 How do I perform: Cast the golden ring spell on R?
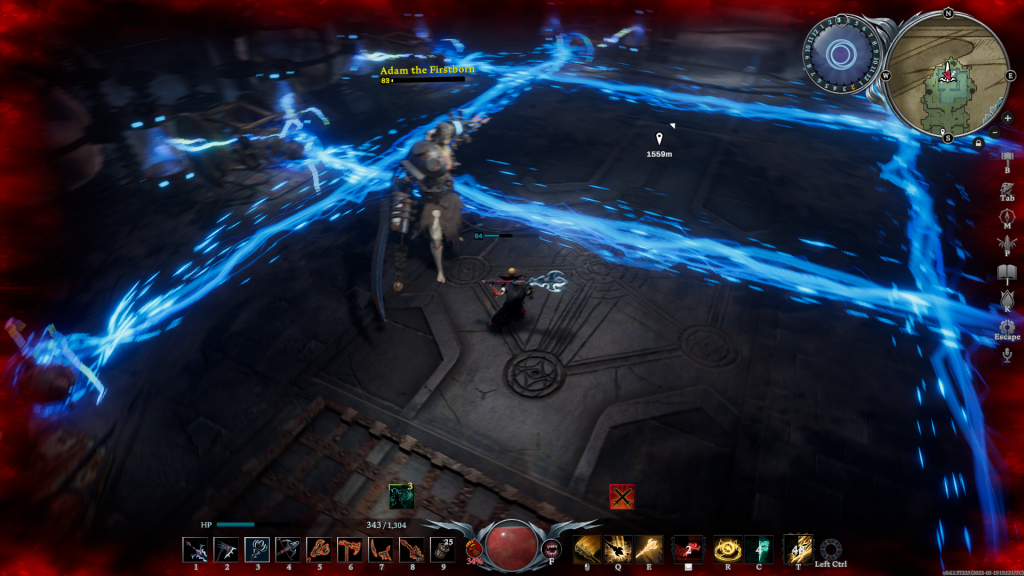click(726, 548)
